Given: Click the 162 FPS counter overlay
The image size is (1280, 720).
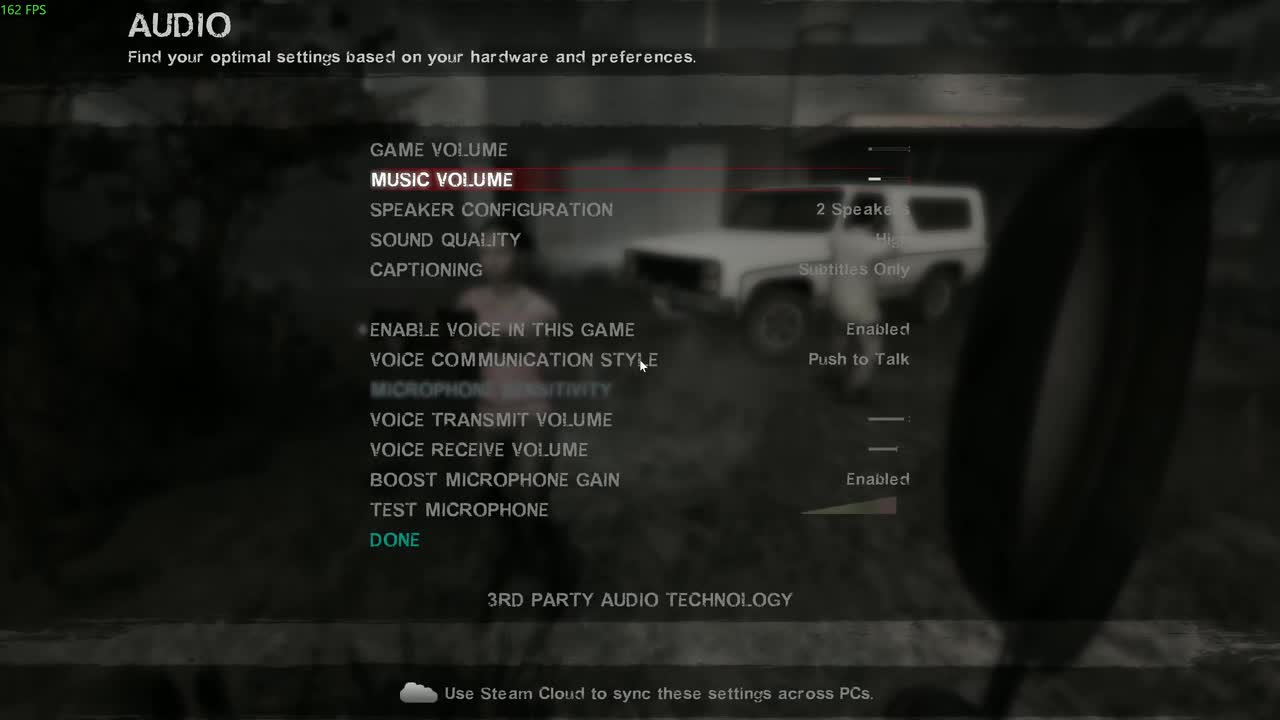Looking at the screenshot, I should [25, 10].
